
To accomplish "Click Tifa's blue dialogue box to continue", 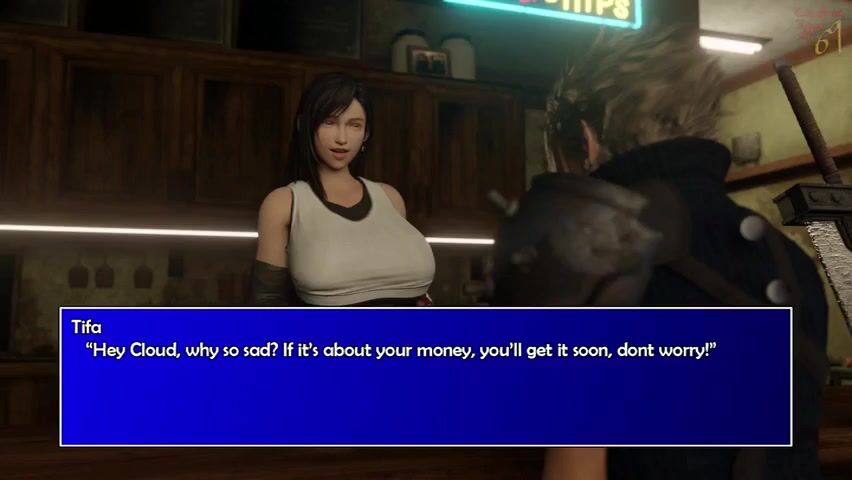I will [x=426, y=377].
